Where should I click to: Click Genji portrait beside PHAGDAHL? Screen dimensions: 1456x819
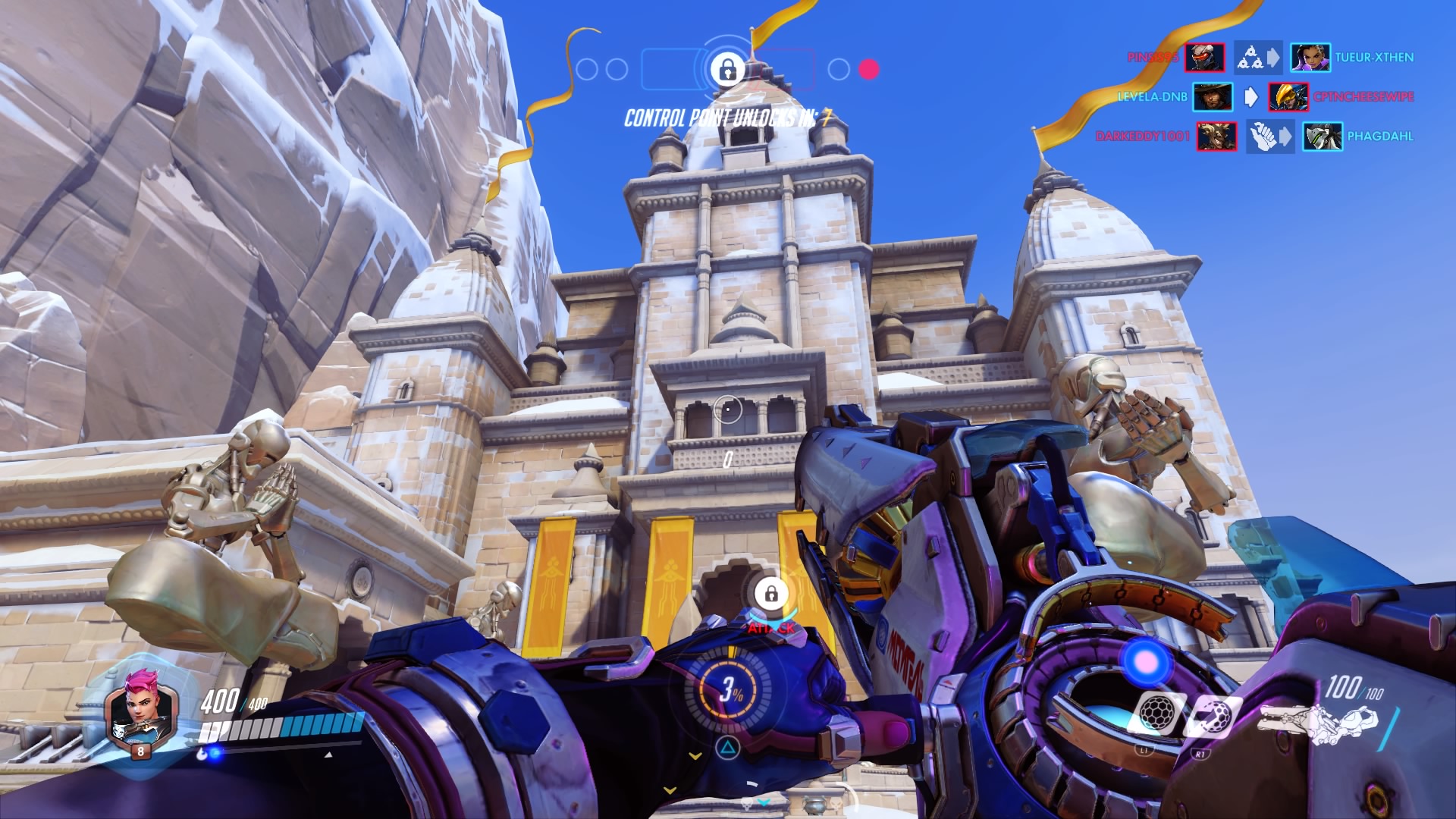pyautogui.click(x=1323, y=136)
